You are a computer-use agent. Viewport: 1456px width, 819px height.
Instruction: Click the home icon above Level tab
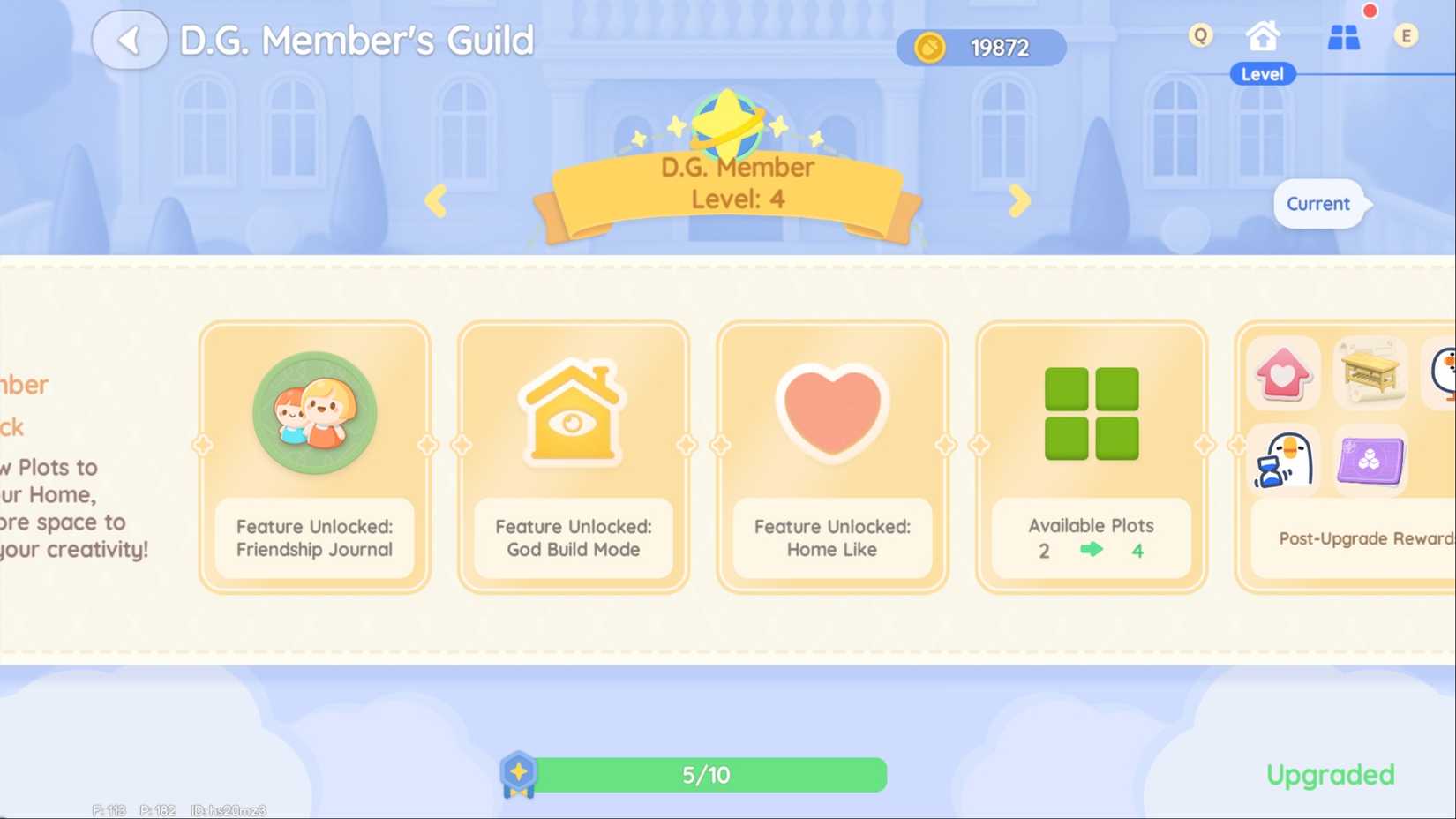point(1262,34)
